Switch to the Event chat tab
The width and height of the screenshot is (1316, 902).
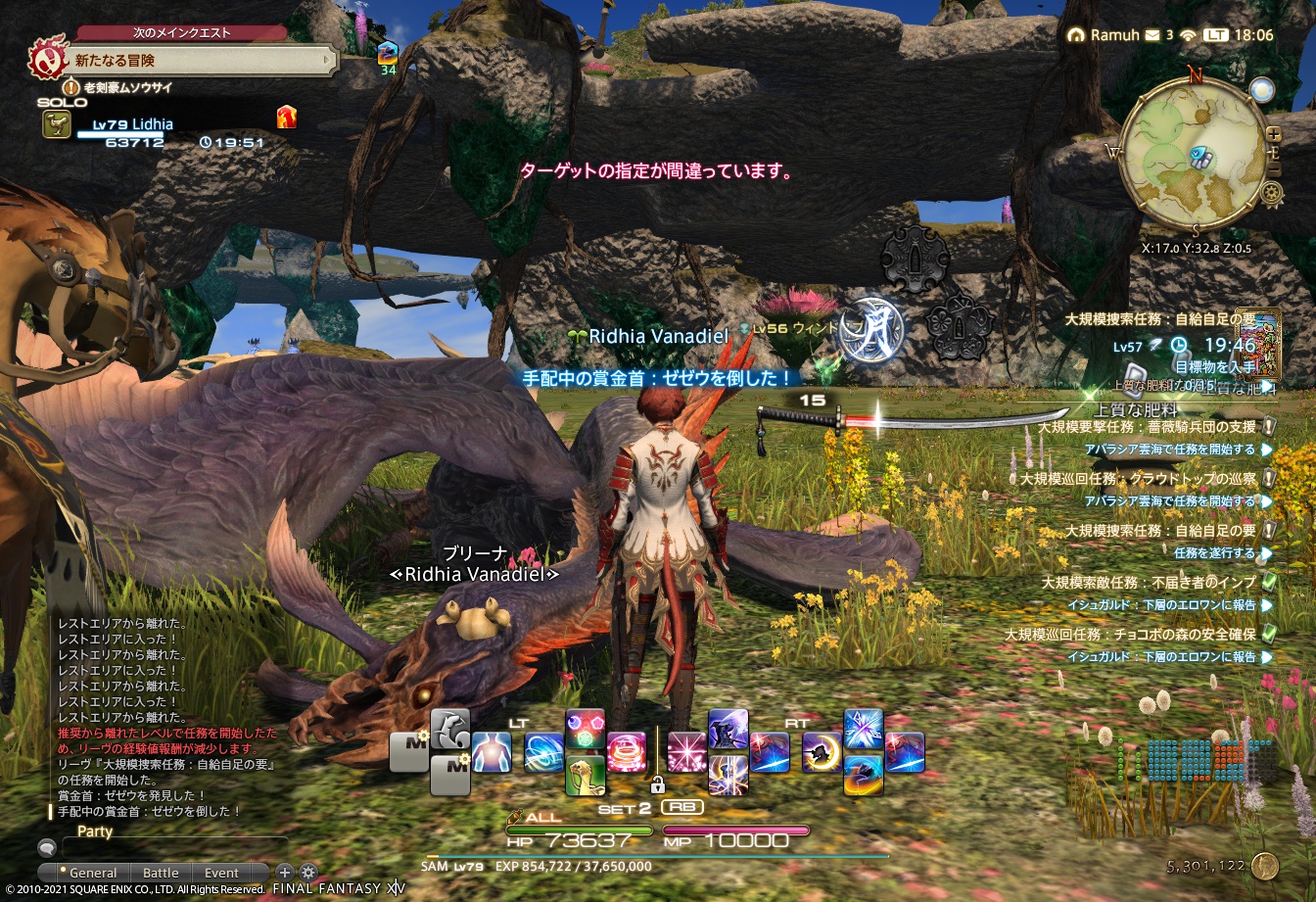click(221, 871)
